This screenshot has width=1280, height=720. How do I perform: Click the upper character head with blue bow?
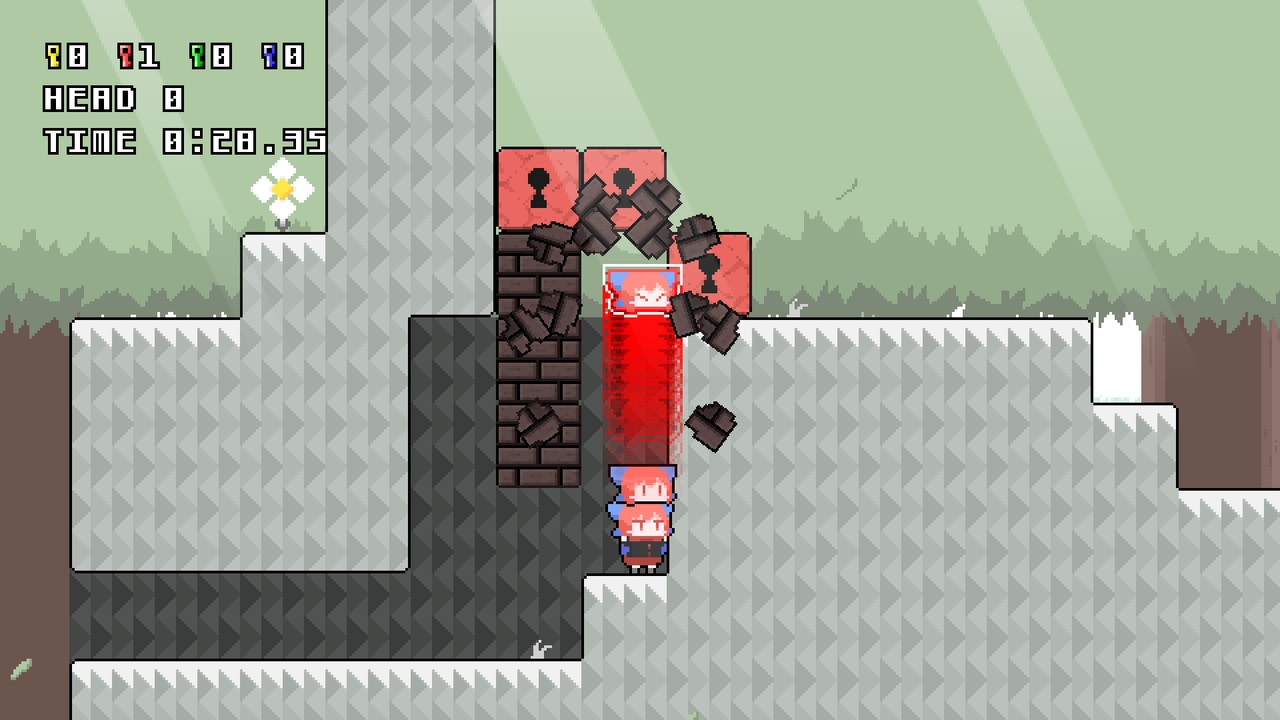(x=642, y=485)
